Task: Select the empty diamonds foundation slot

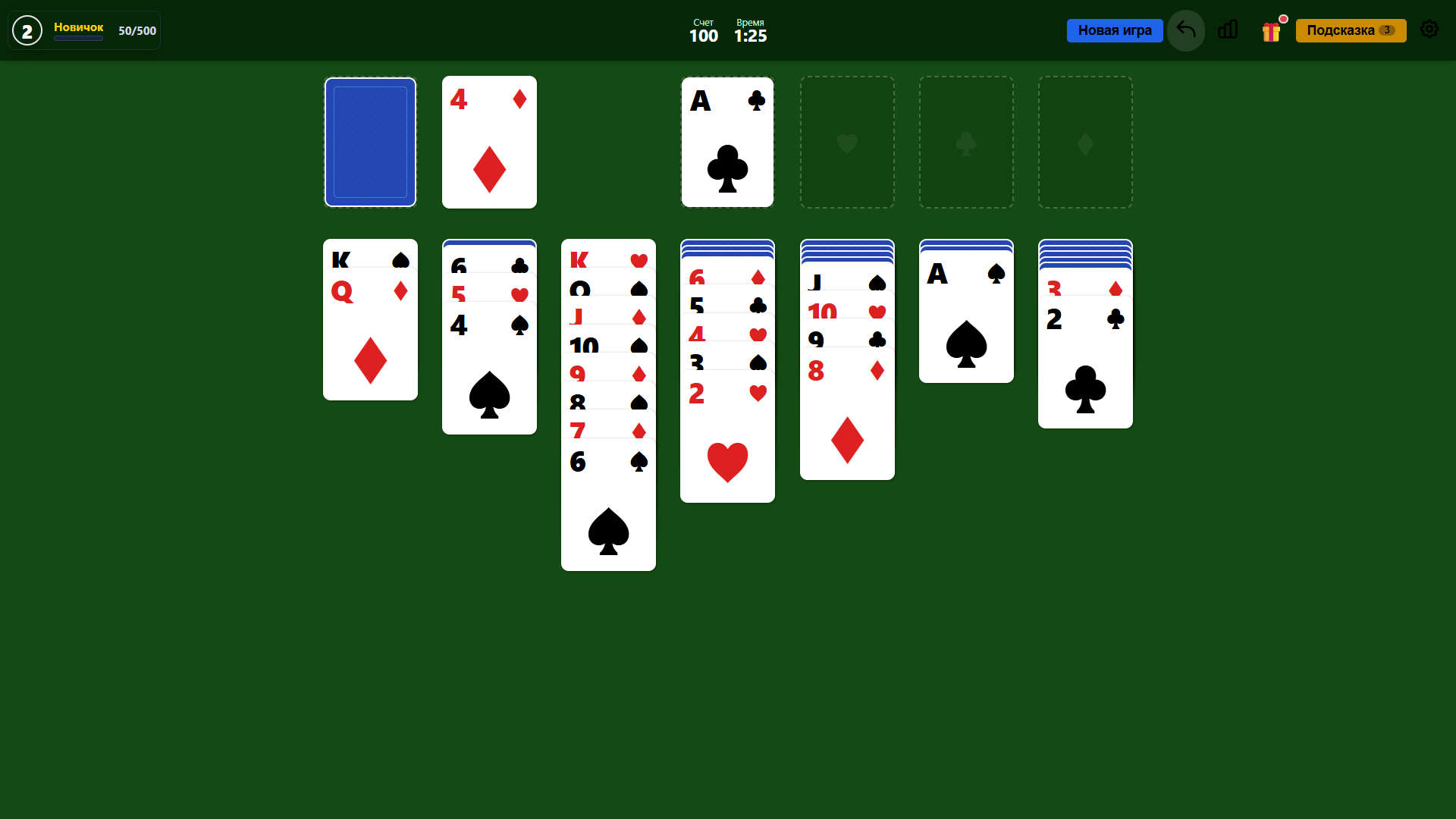Action: click(1085, 142)
